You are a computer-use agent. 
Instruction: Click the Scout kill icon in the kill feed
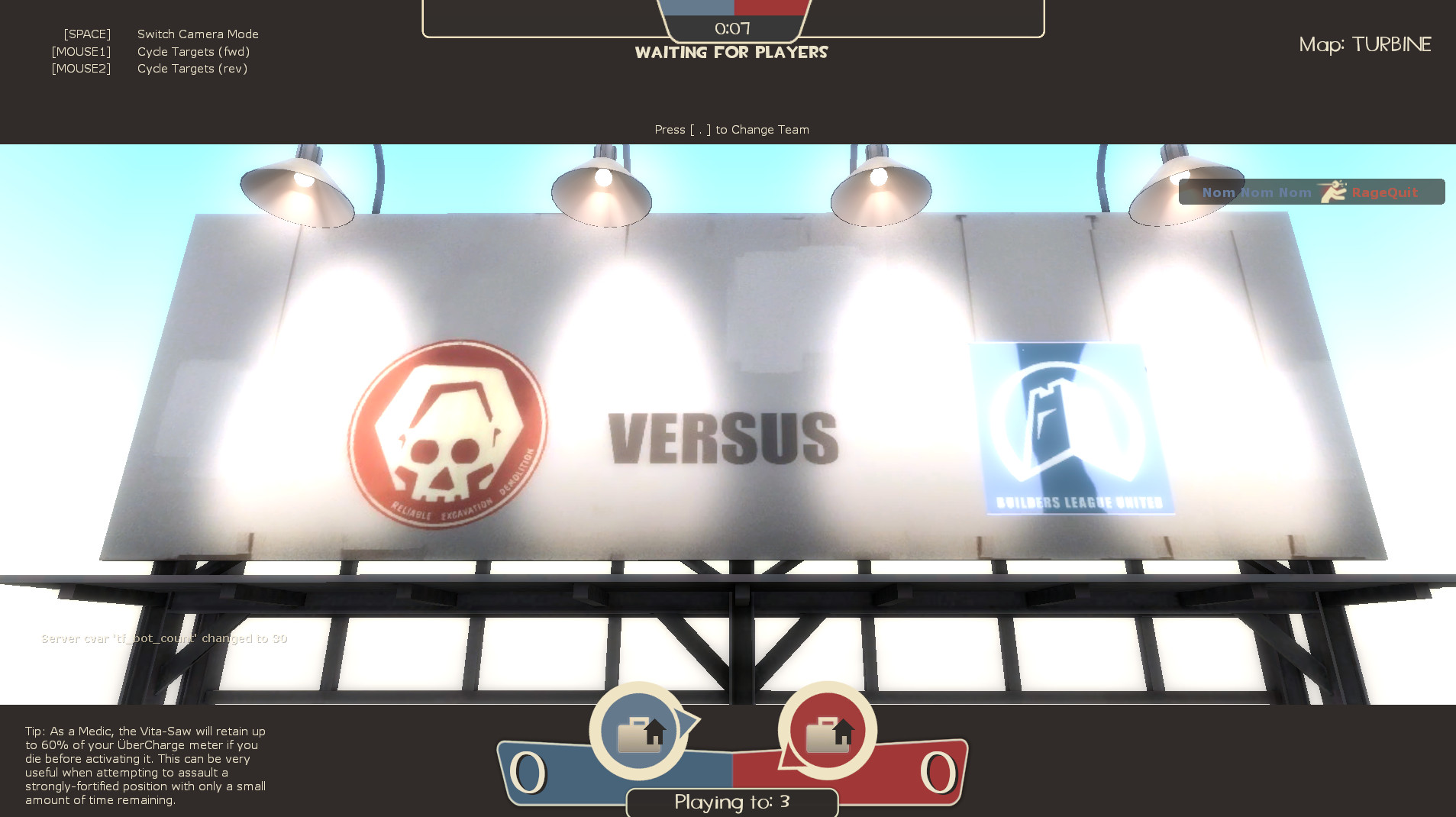(x=1332, y=192)
